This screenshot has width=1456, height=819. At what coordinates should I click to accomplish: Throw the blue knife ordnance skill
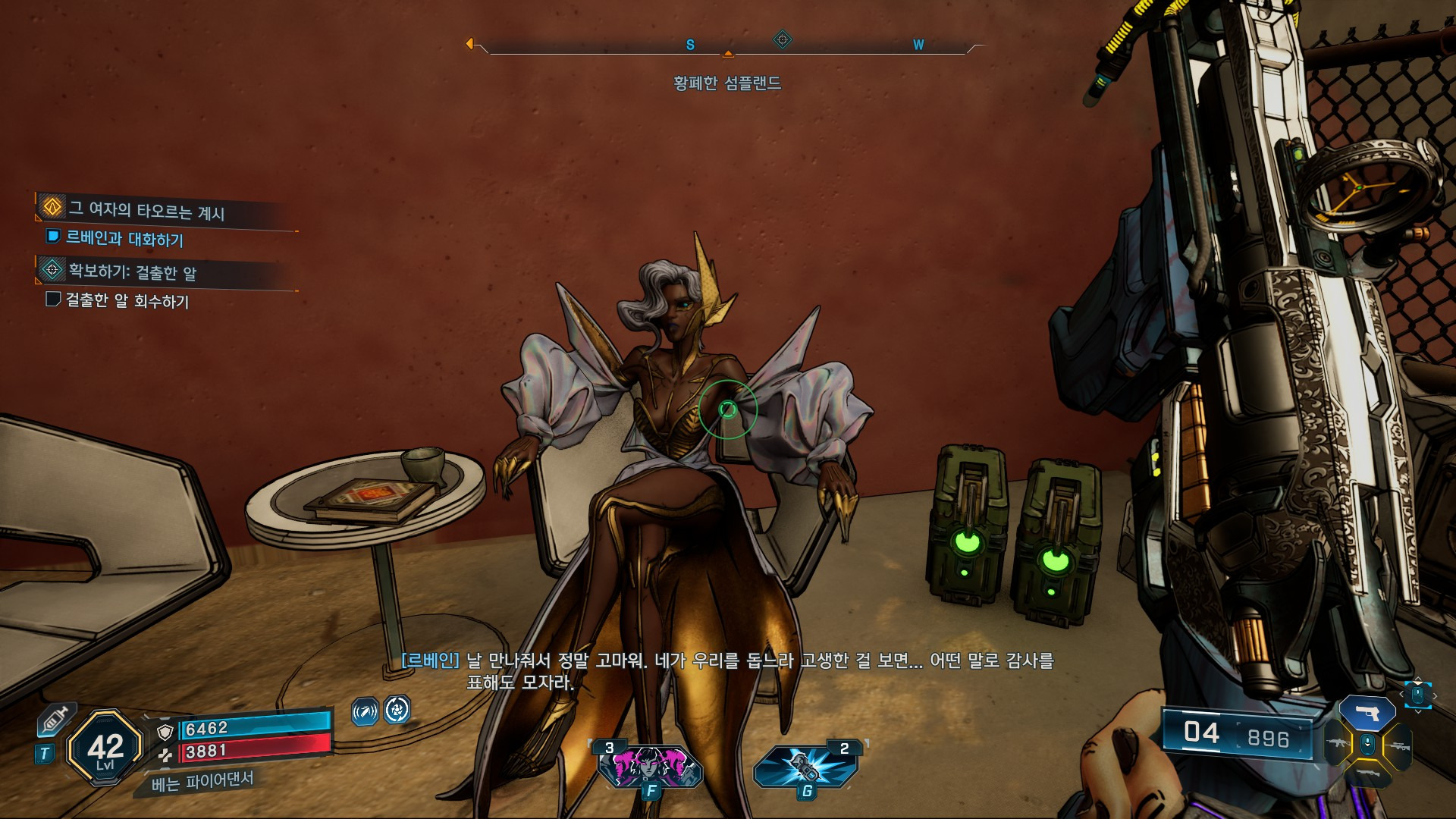[806, 766]
